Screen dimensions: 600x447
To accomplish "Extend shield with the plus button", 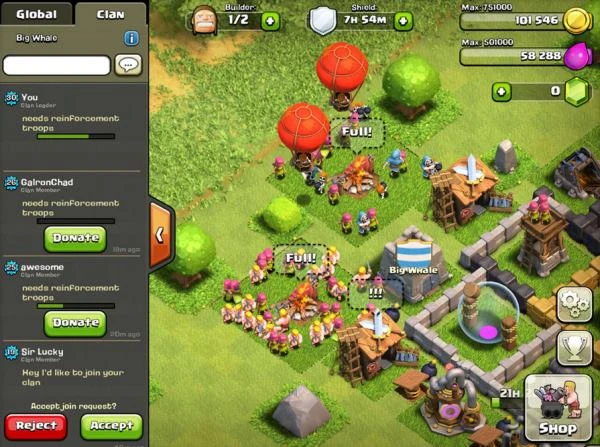I will point(403,20).
